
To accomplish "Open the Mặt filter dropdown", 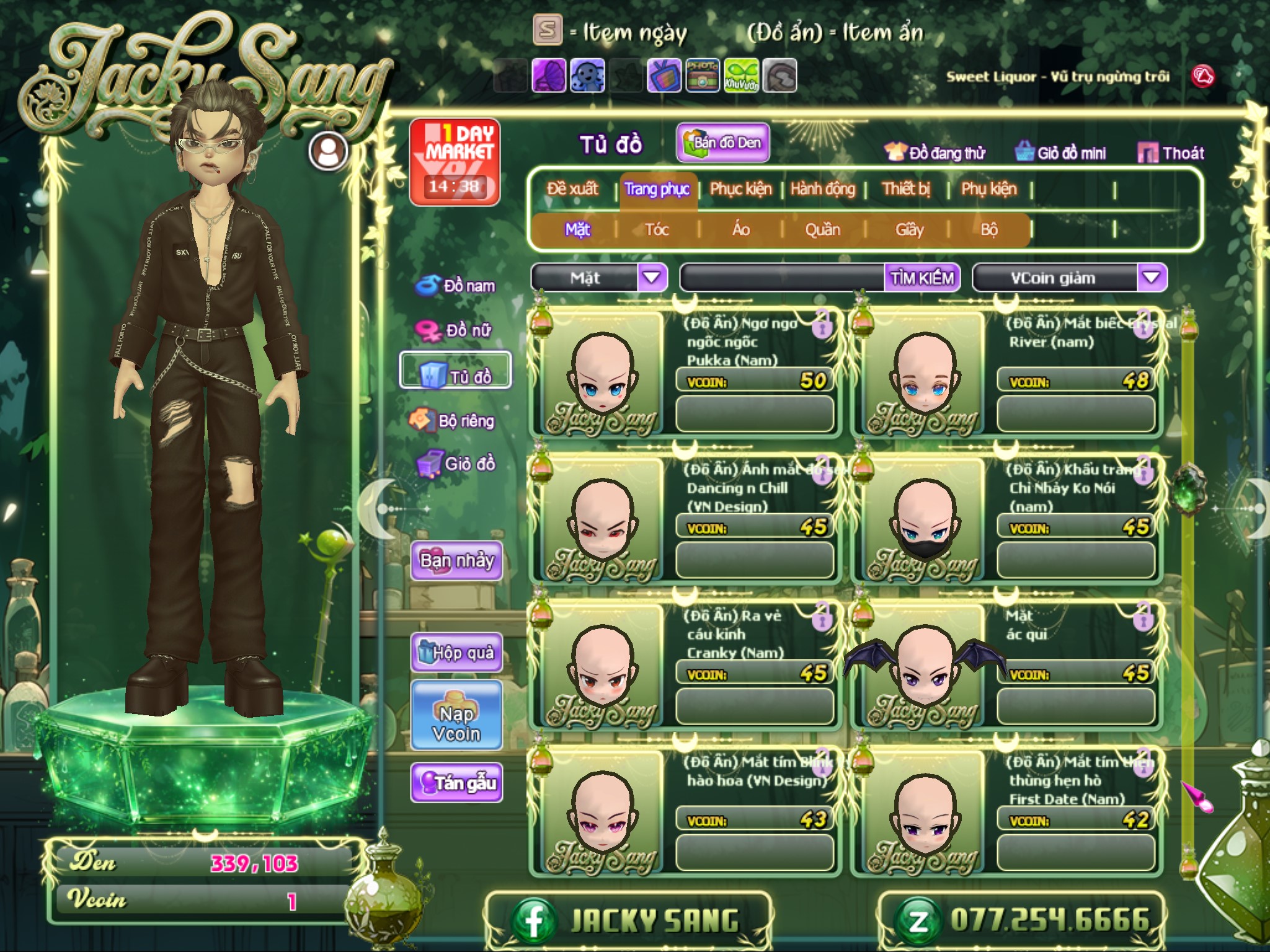I will 652,277.
